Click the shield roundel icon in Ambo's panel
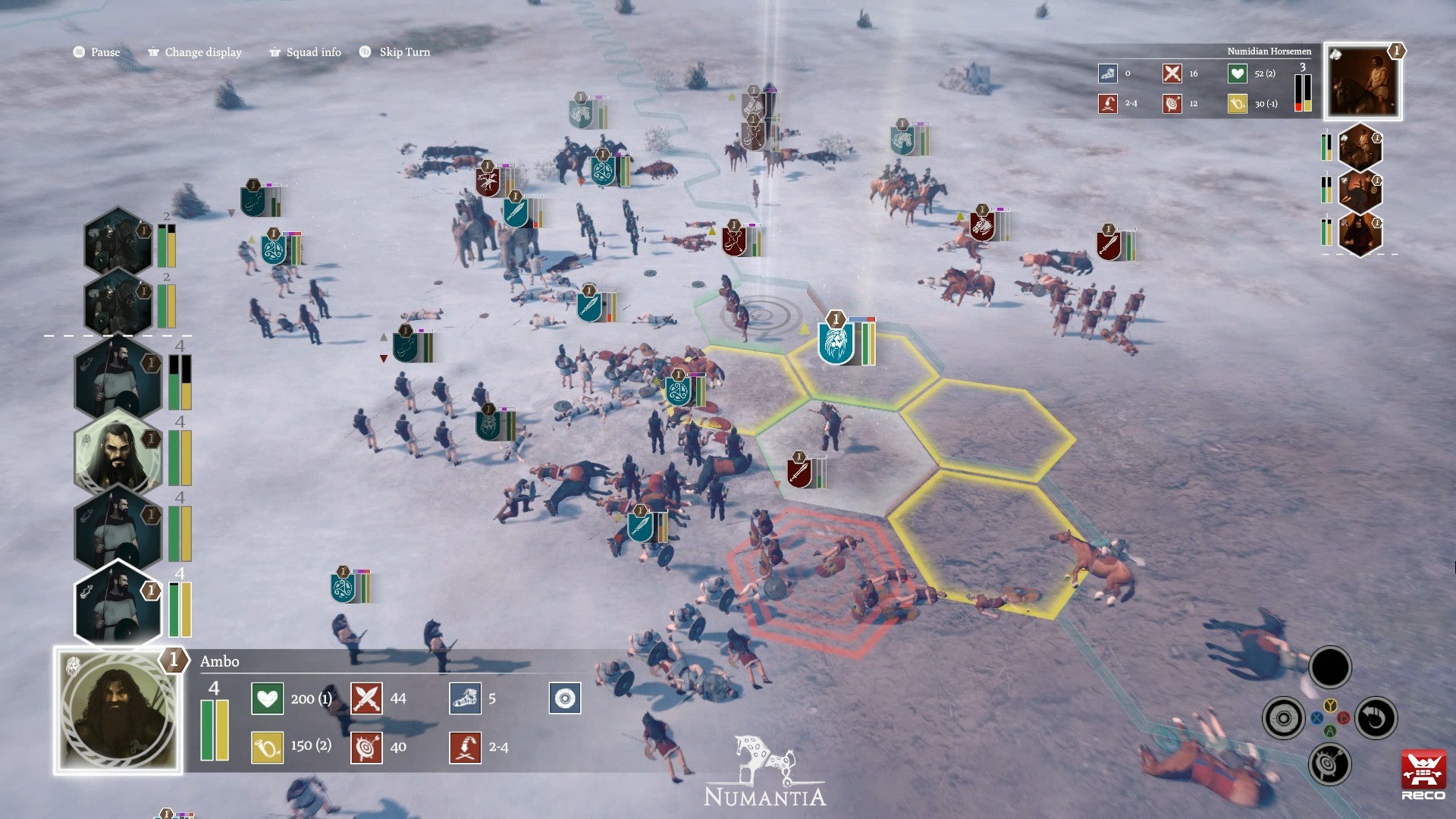This screenshot has height=819, width=1456. click(564, 698)
